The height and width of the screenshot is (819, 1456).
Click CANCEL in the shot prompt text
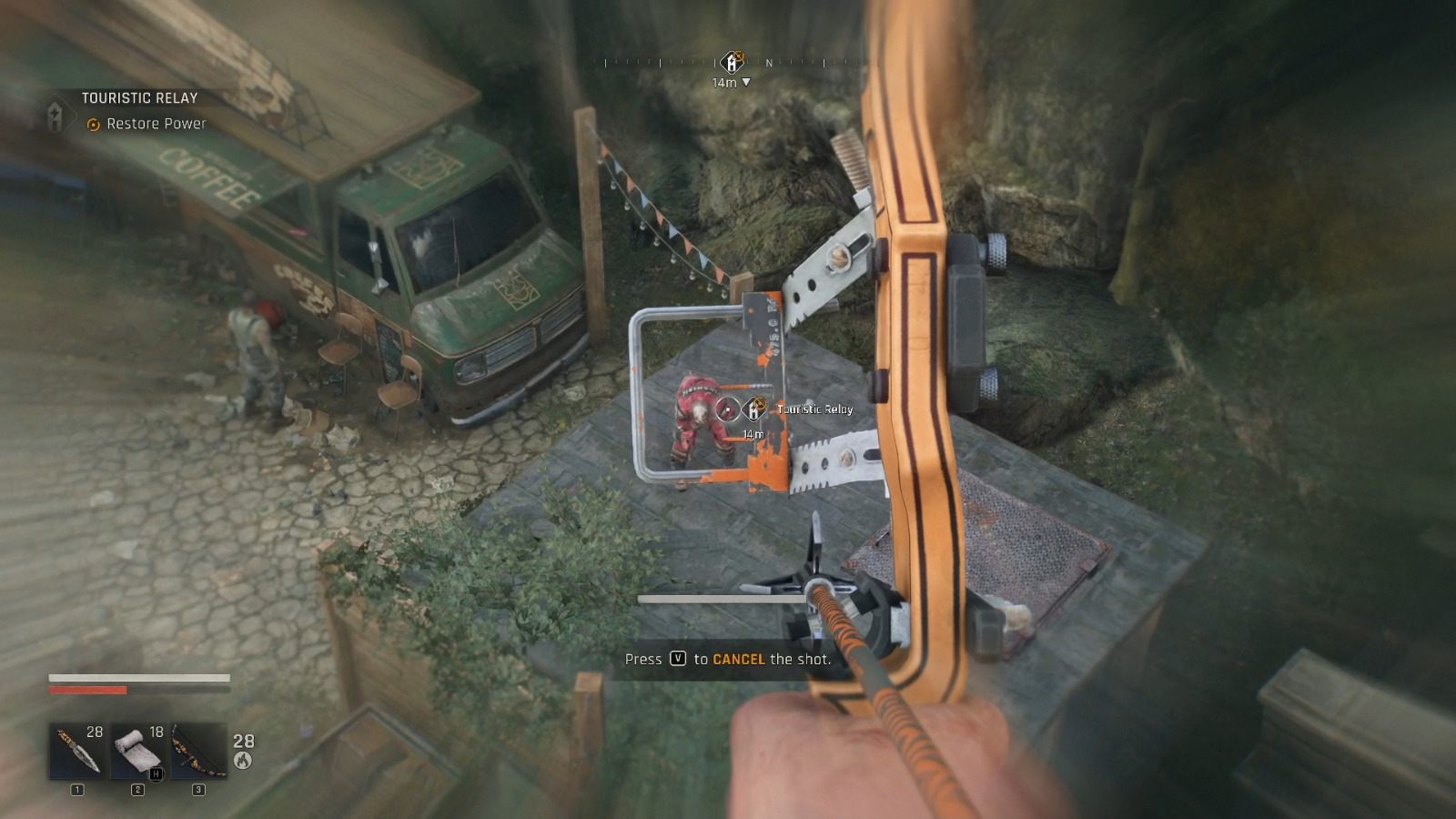coord(739,660)
